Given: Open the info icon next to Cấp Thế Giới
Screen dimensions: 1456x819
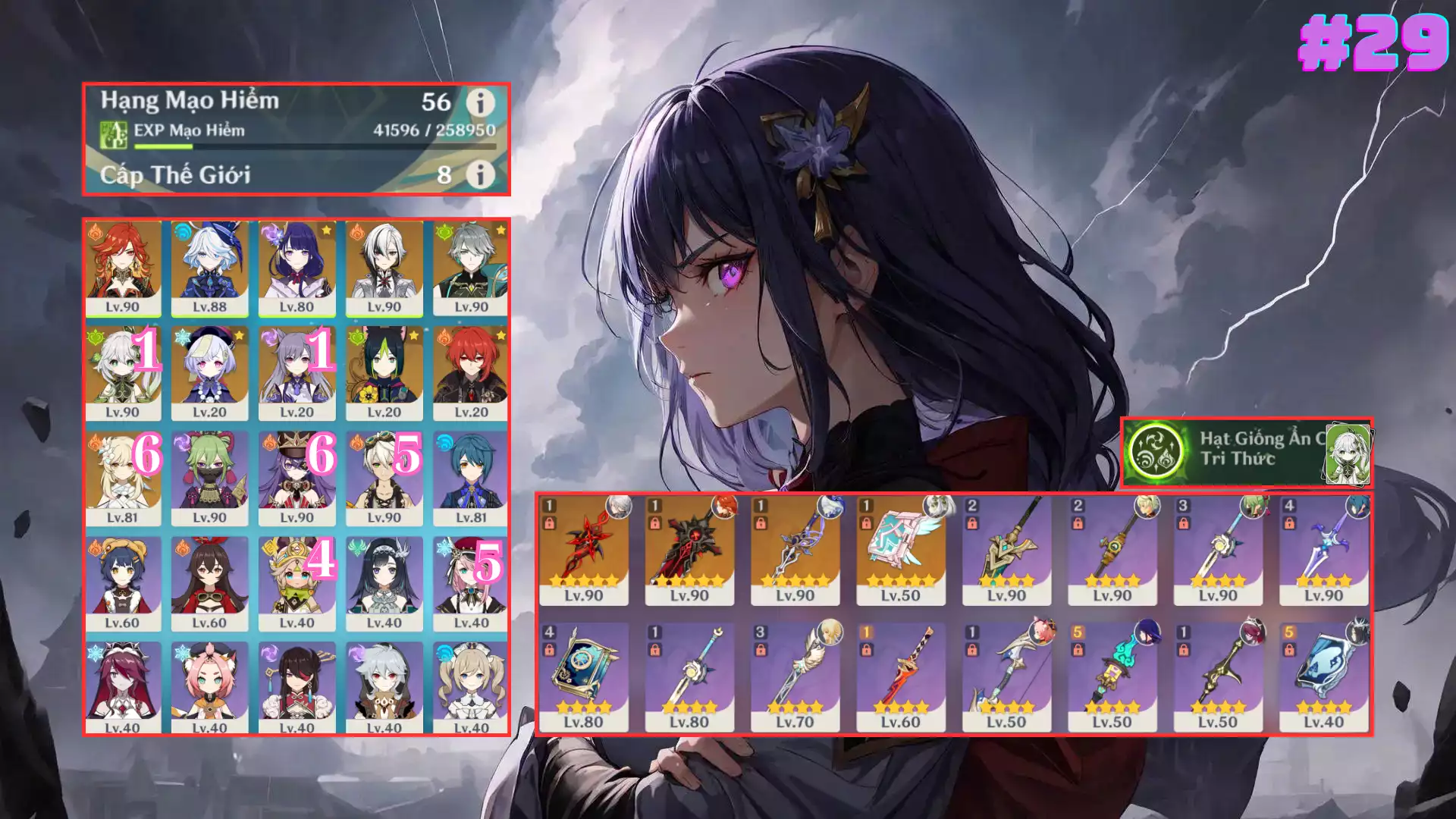Looking at the screenshot, I should coord(481,175).
